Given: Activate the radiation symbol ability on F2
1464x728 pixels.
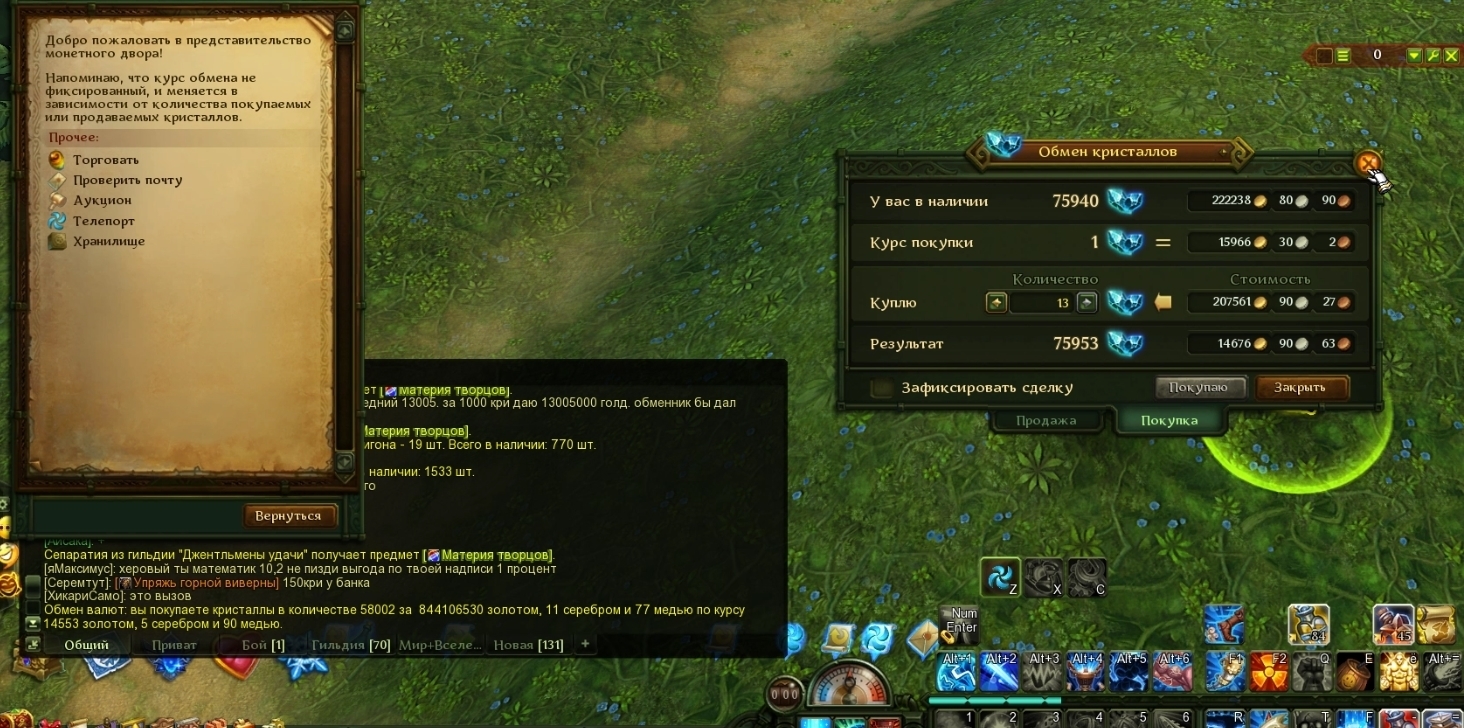Looking at the screenshot, I should 1270,672.
